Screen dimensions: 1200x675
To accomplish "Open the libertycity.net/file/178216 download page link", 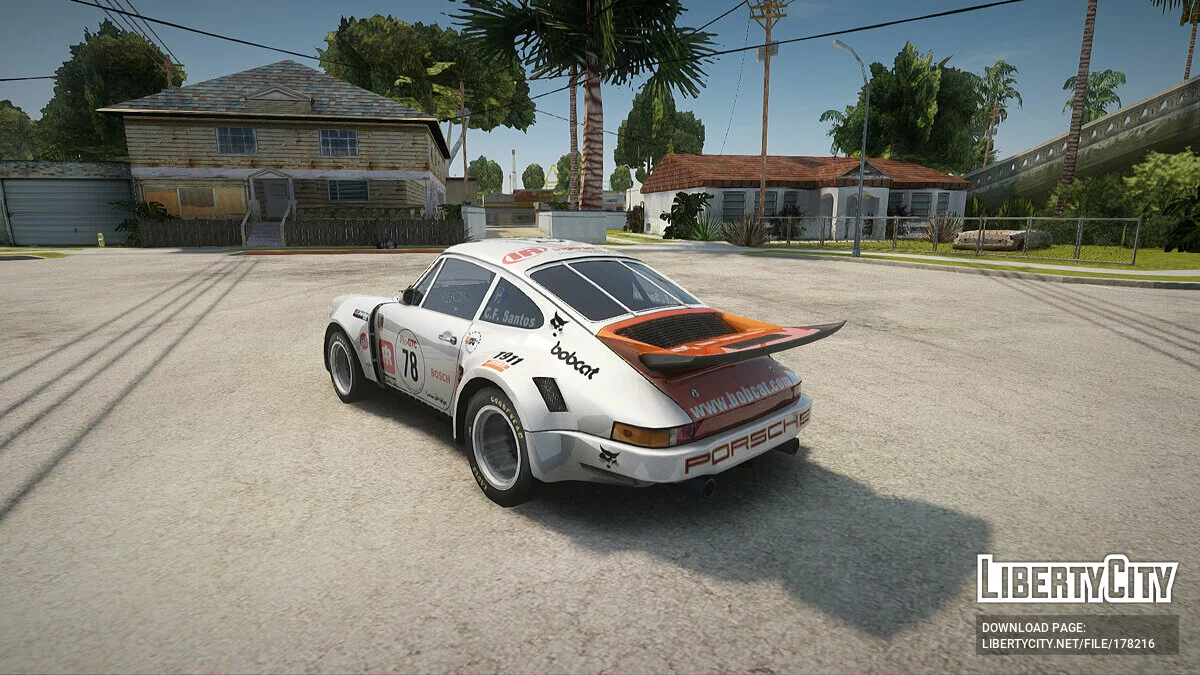I will tap(1067, 644).
